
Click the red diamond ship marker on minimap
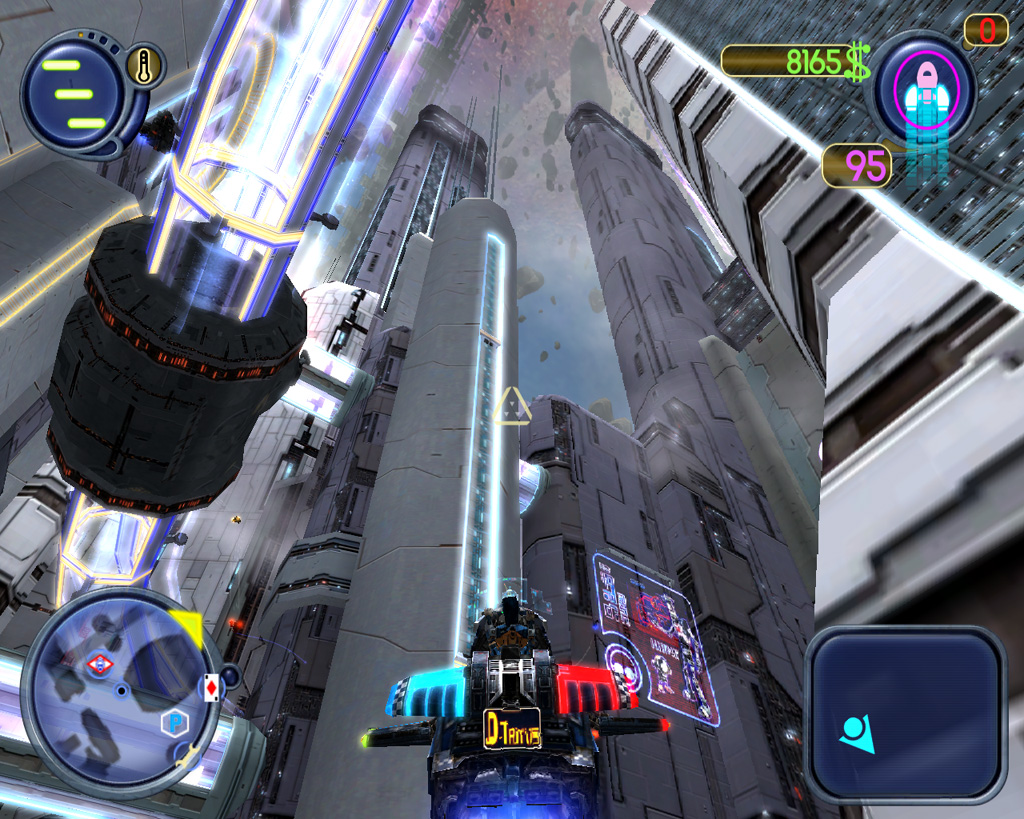99,664
